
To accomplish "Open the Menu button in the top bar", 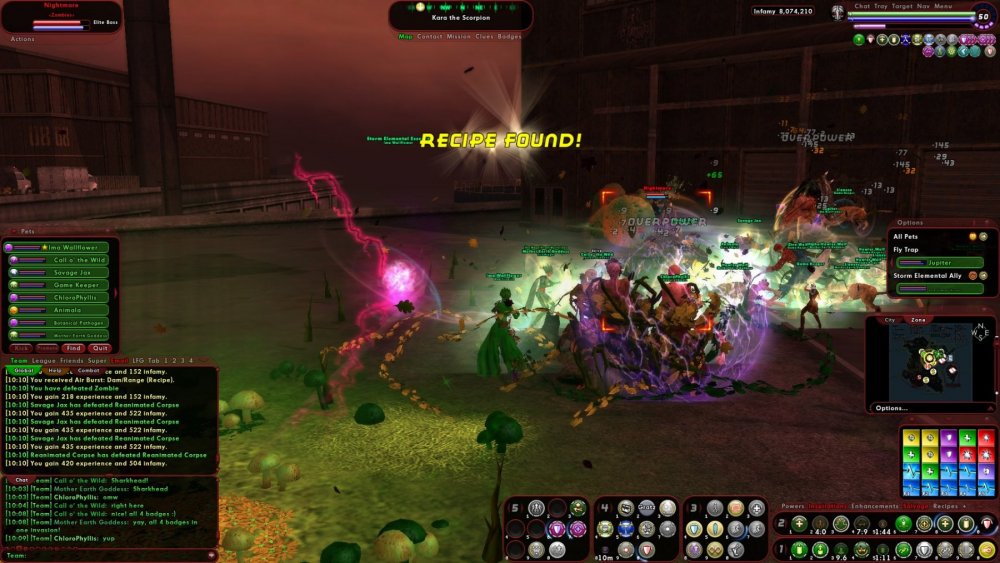I will tap(943, 6).
